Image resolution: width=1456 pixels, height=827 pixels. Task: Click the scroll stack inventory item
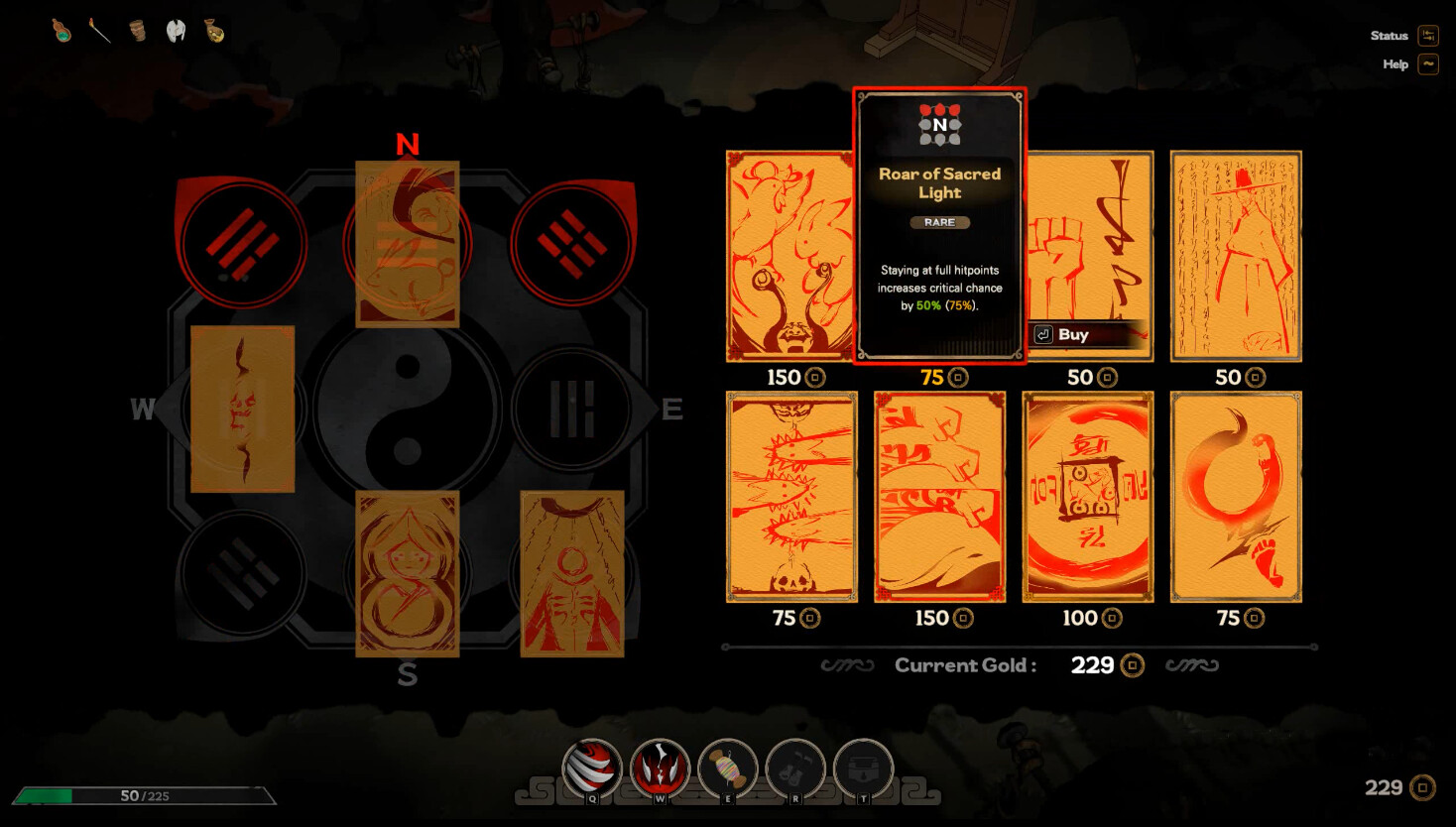[138, 30]
